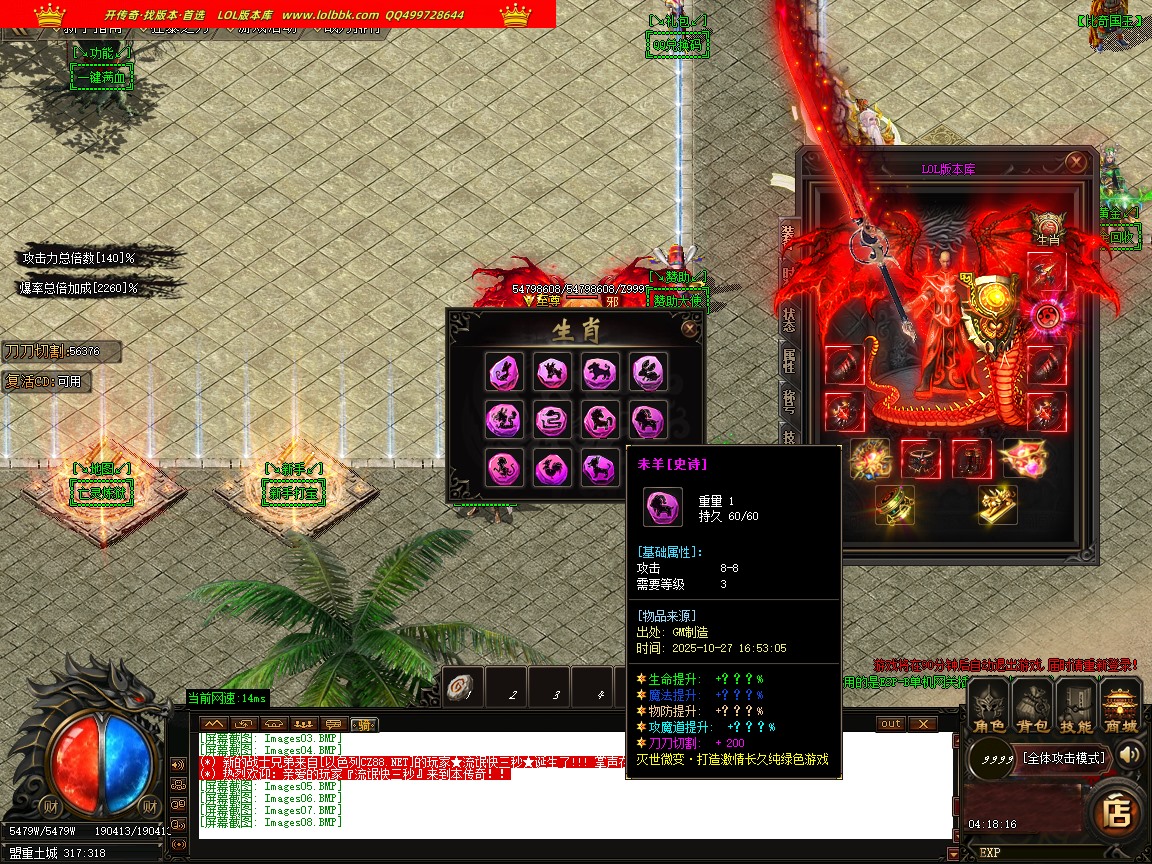The height and width of the screenshot is (864, 1152).
Task: Select the tiger zodiac stone
Action: coord(600,372)
